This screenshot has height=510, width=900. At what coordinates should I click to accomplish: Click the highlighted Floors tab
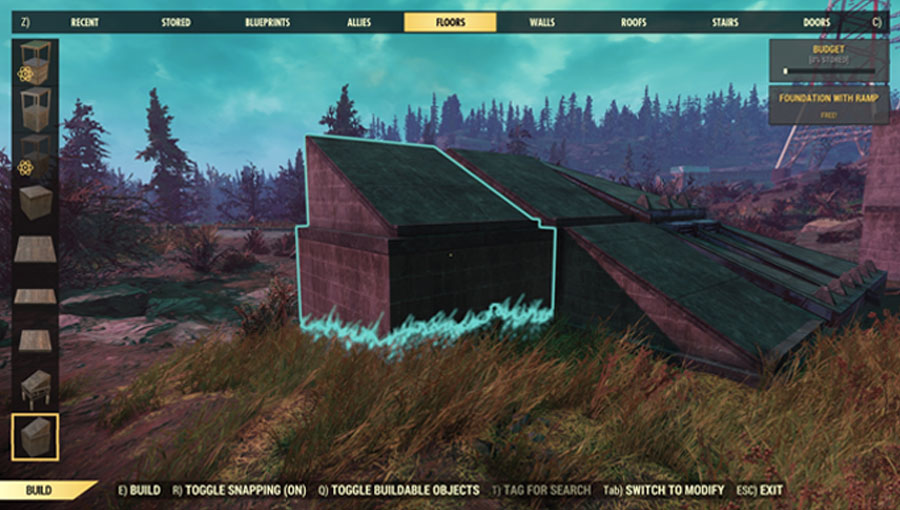point(450,22)
